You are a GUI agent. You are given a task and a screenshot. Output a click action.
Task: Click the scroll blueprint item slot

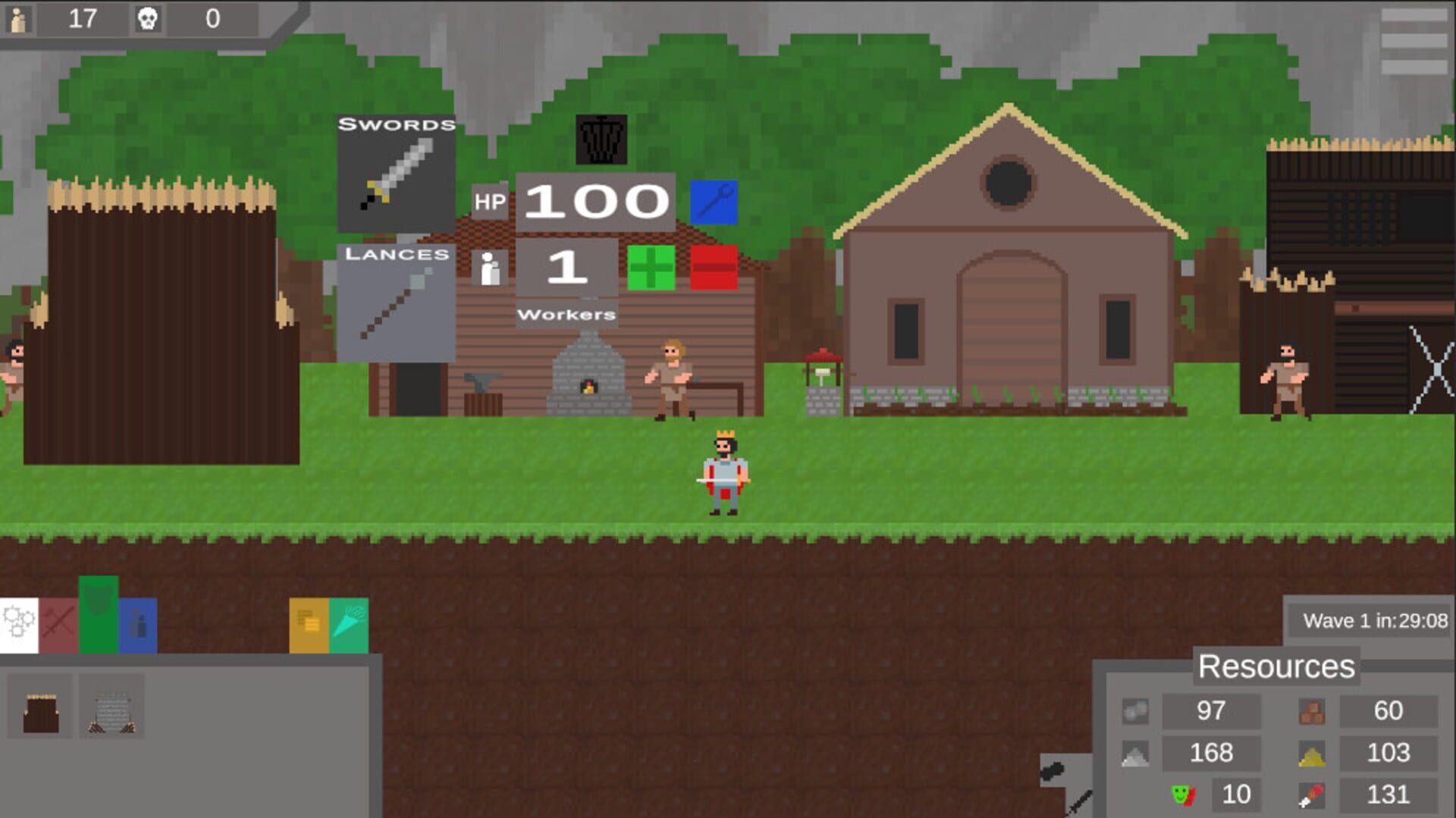111,707
